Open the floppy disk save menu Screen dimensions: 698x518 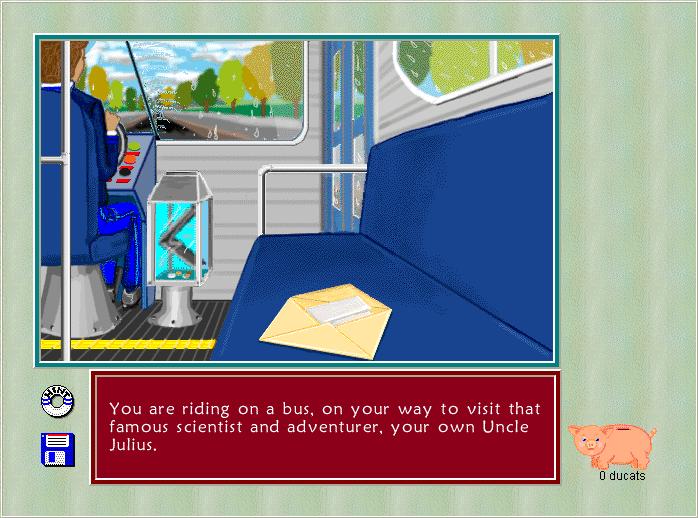click(56, 448)
